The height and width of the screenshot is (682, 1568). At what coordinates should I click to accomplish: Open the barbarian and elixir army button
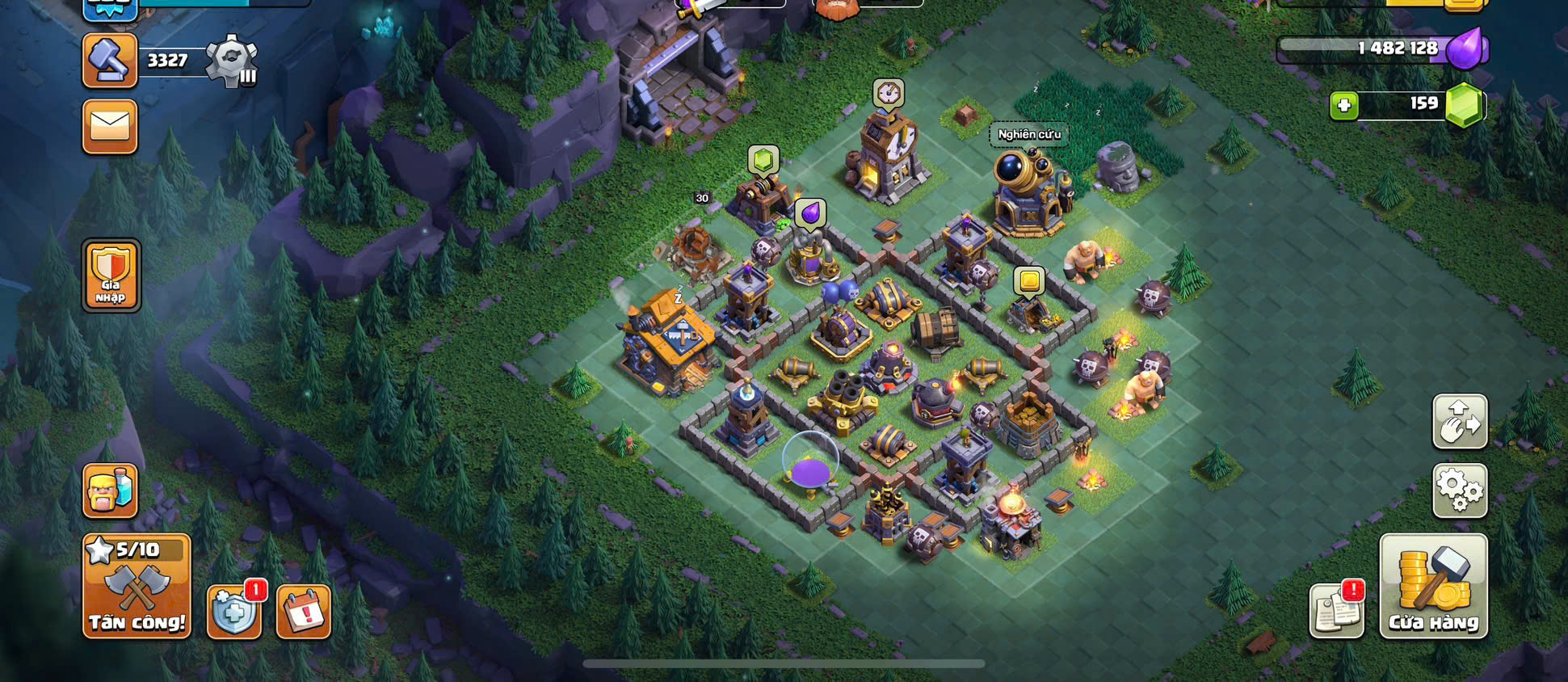(110, 490)
